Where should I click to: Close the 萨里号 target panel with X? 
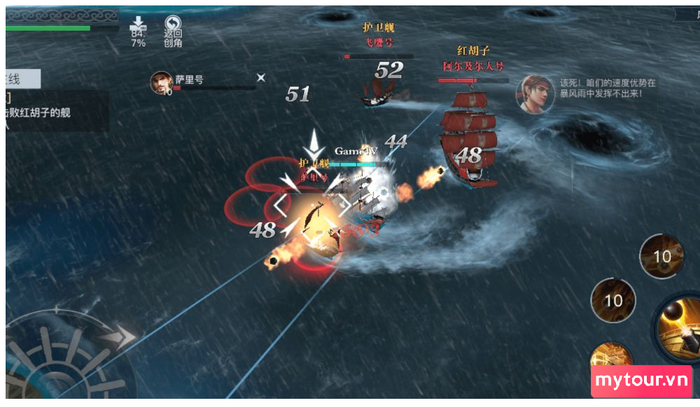click(x=261, y=77)
